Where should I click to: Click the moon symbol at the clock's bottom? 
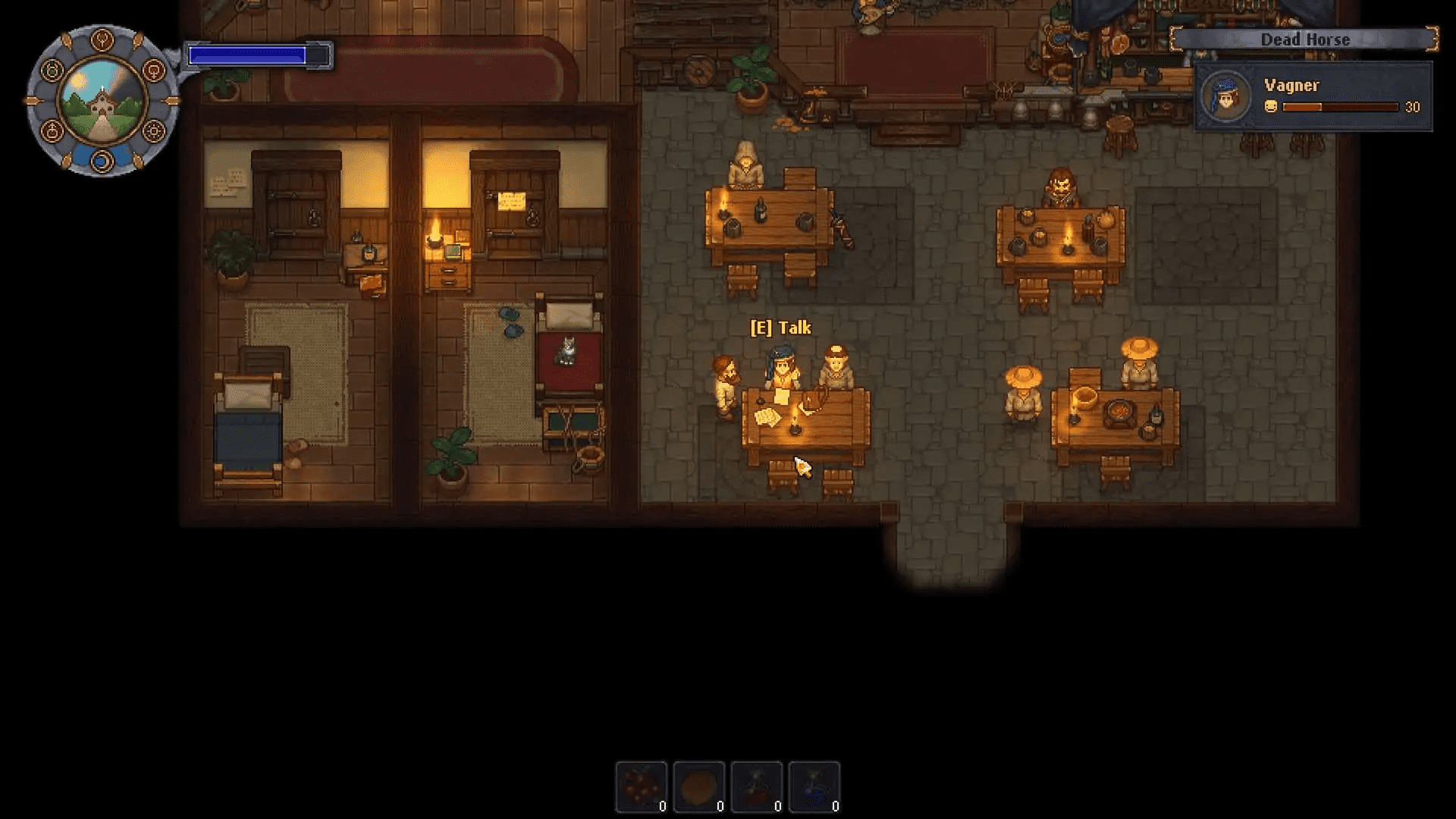click(102, 162)
